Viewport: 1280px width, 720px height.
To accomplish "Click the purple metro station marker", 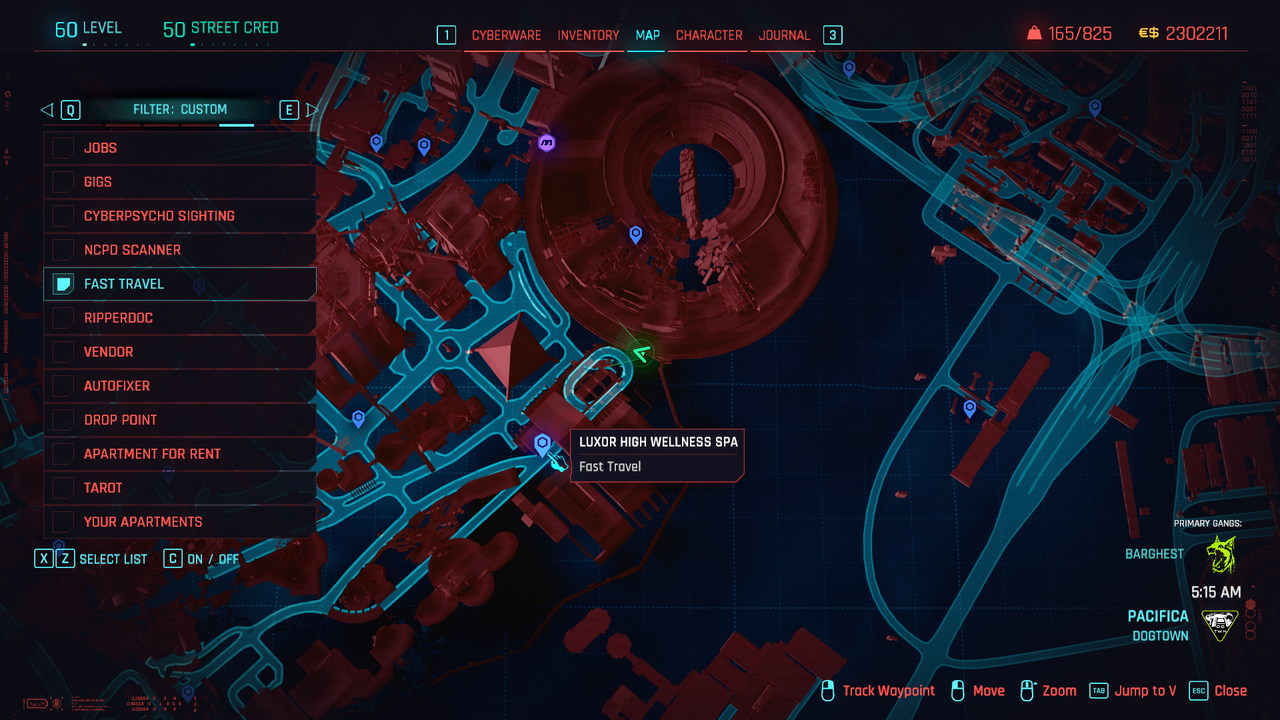I will point(546,143).
